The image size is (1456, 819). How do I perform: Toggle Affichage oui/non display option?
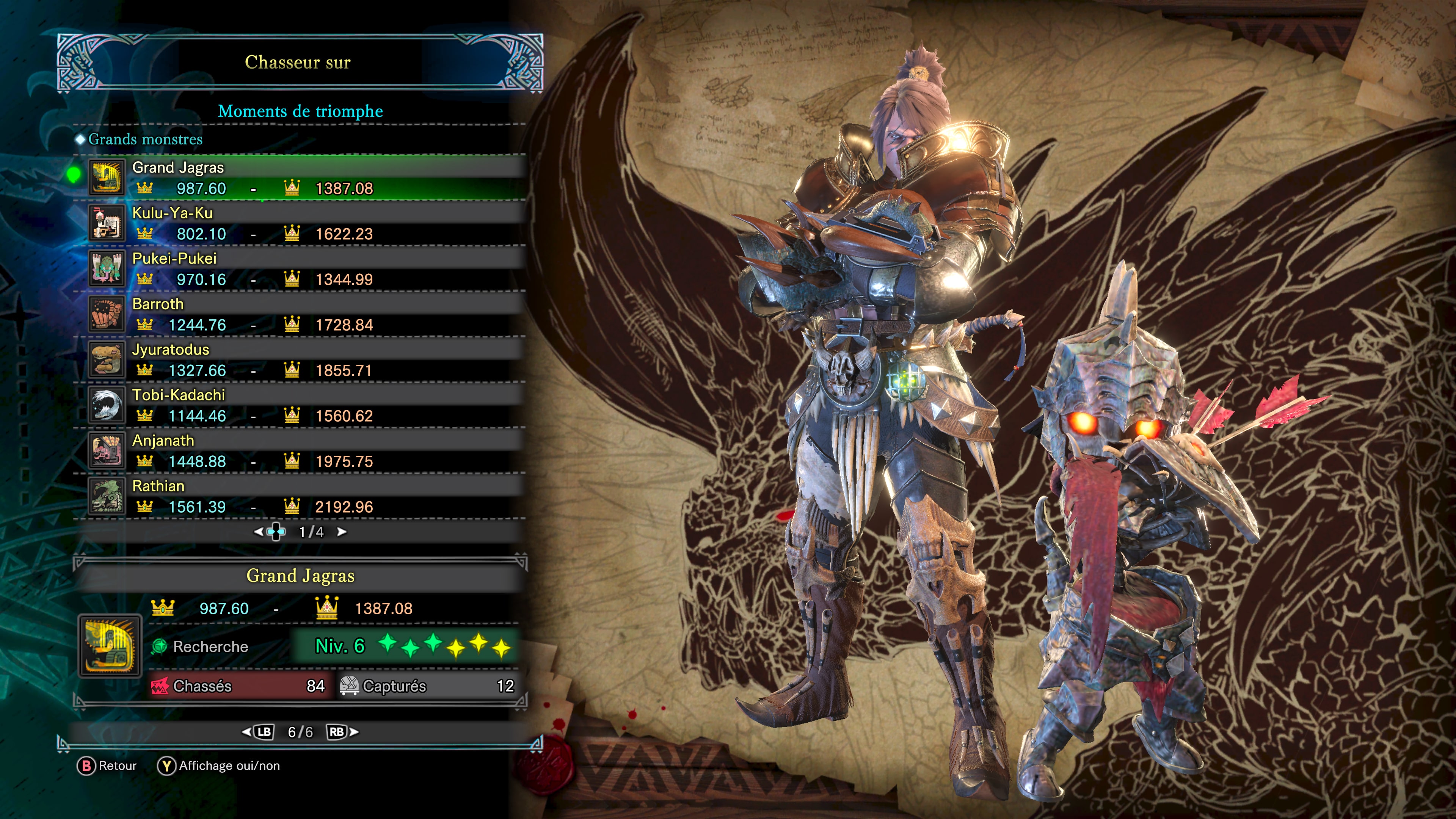[x=219, y=766]
